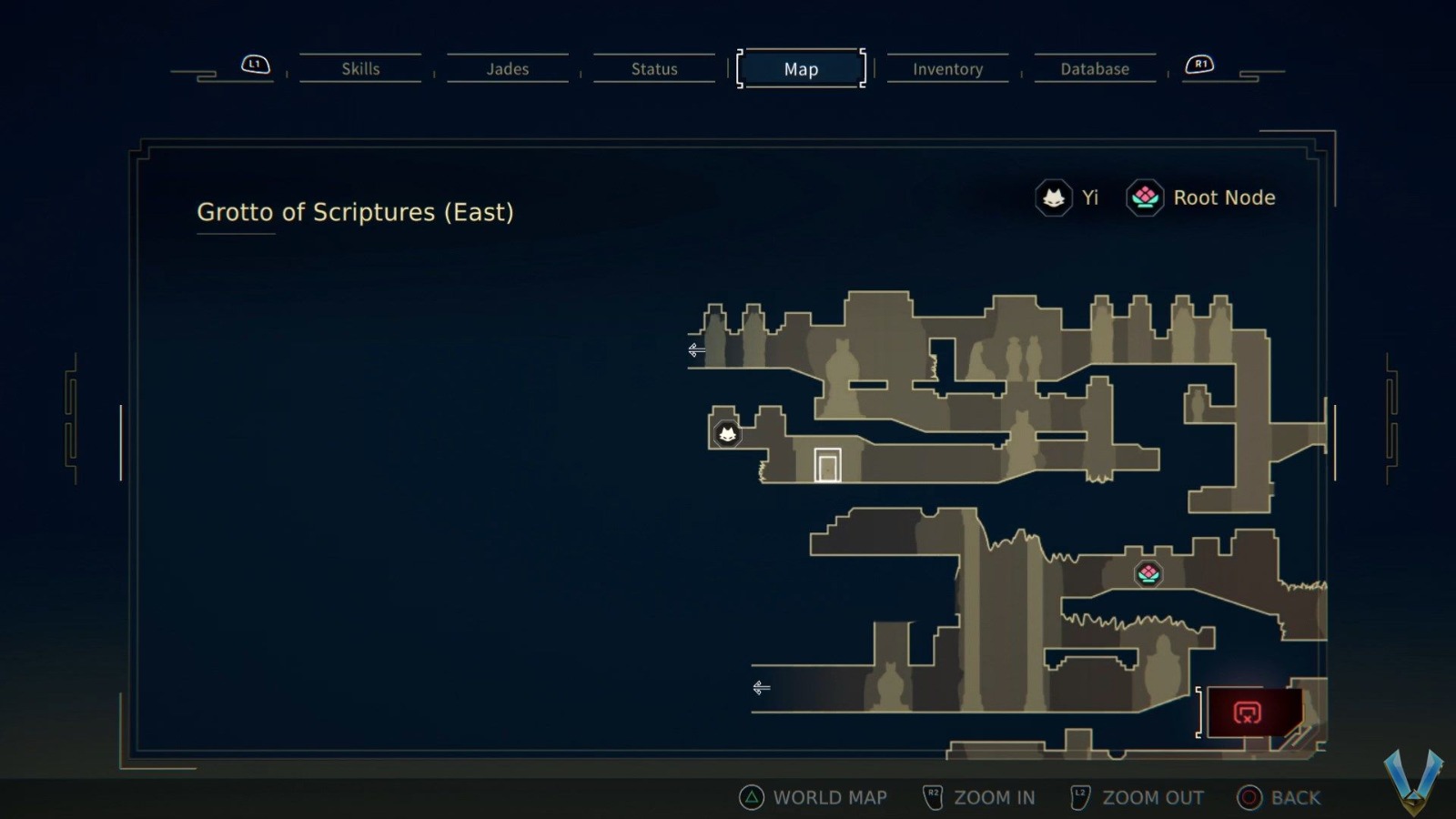Click the lower-left exit arrow on the map
Image resolution: width=1456 pixels, height=819 pixels.
point(760,688)
